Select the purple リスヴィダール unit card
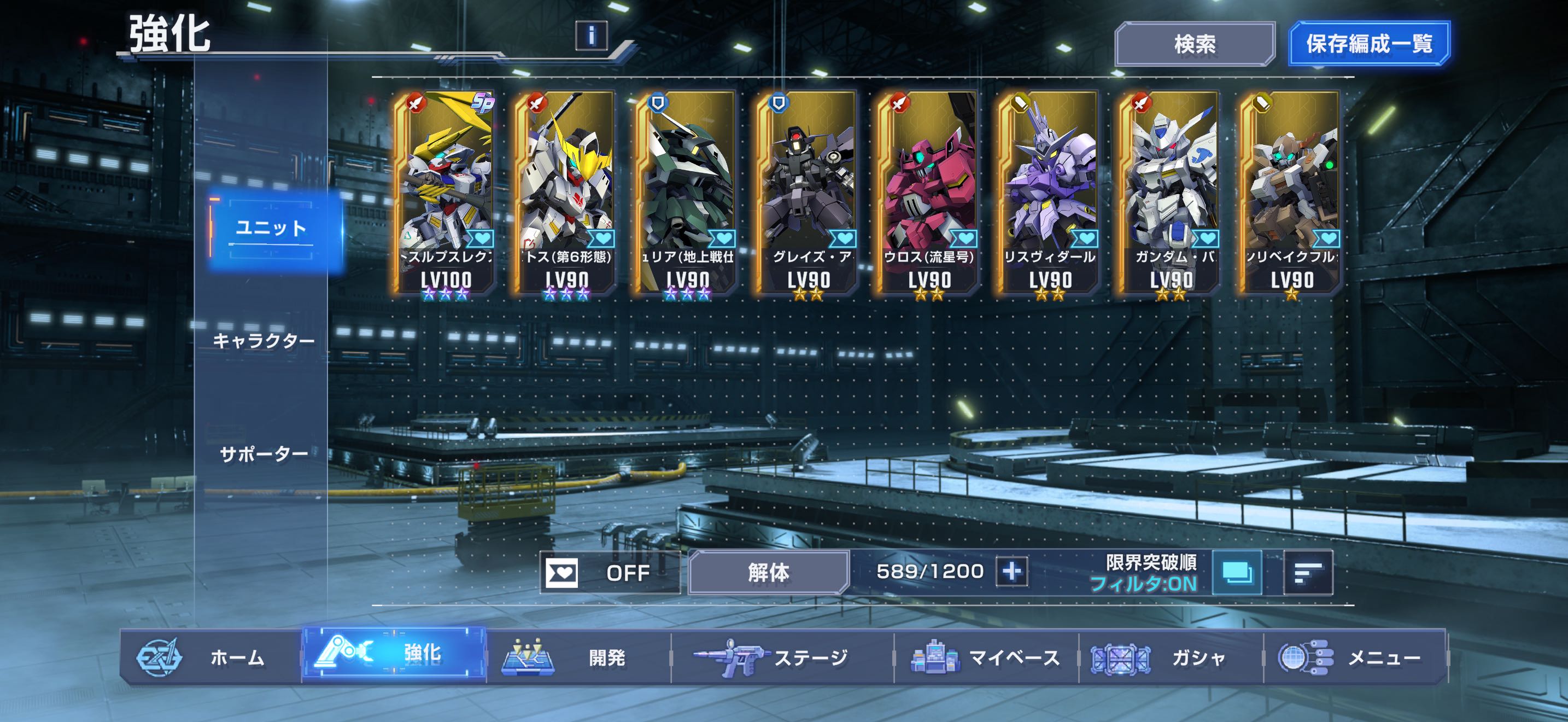The image size is (1568, 722). [1049, 192]
